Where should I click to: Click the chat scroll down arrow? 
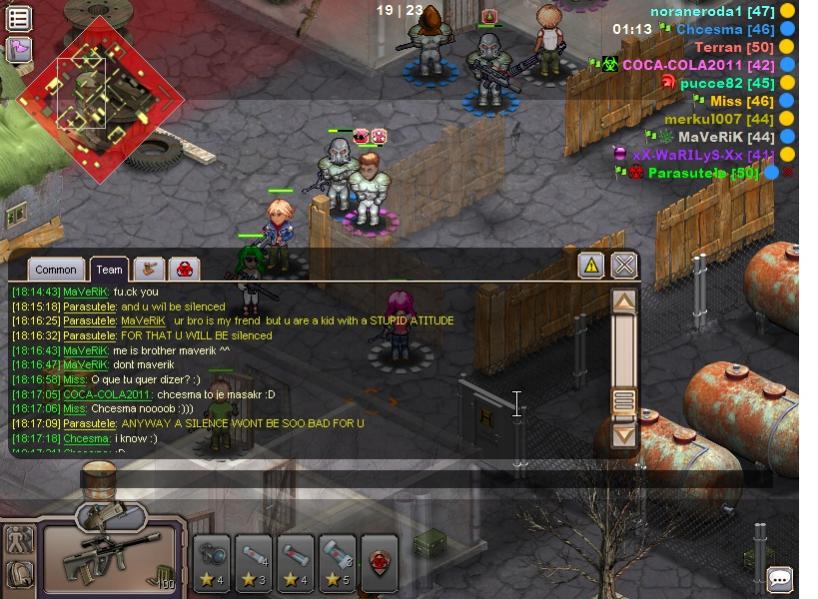click(624, 435)
